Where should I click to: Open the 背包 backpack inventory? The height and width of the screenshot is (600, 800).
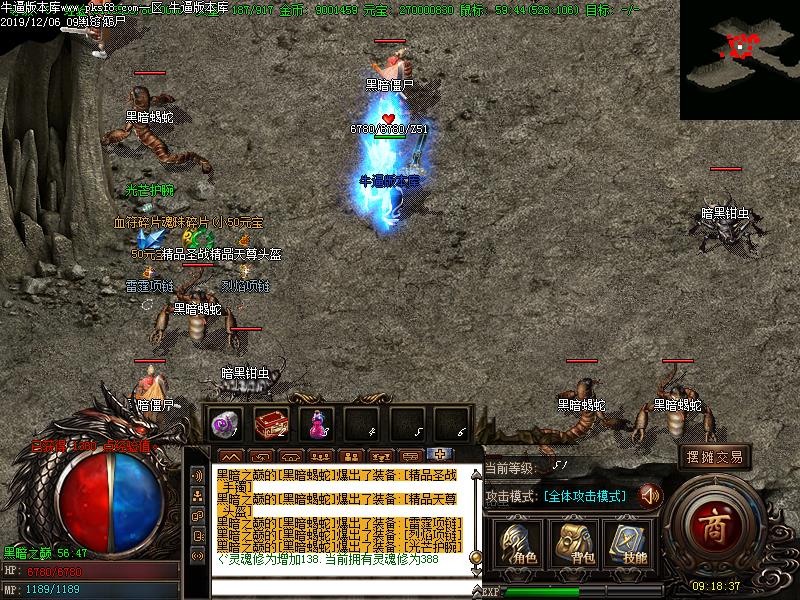[x=576, y=543]
